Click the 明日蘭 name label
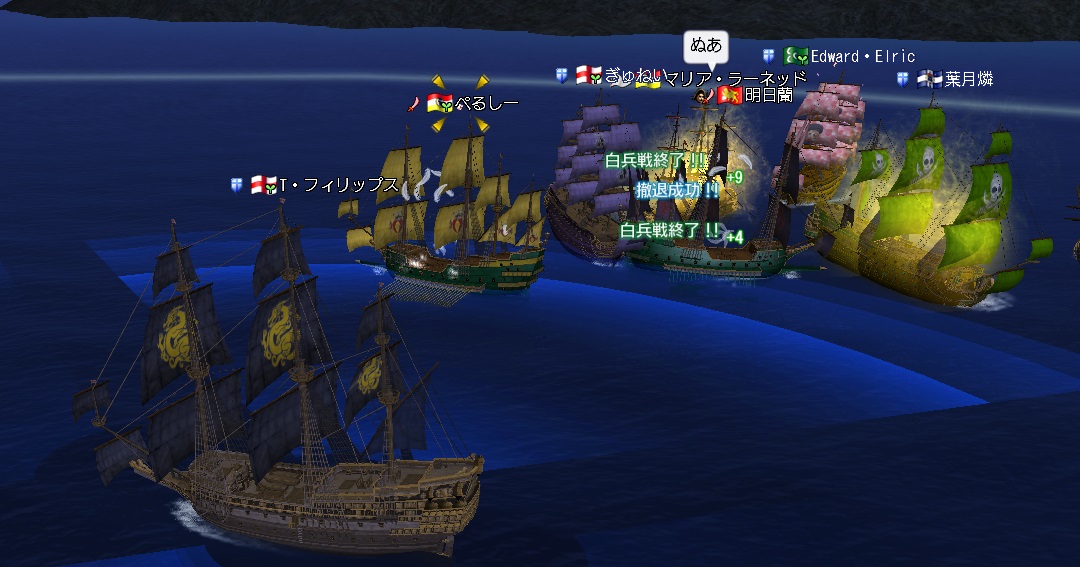The height and width of the screenshot is (567, 1080). [768, 95]
